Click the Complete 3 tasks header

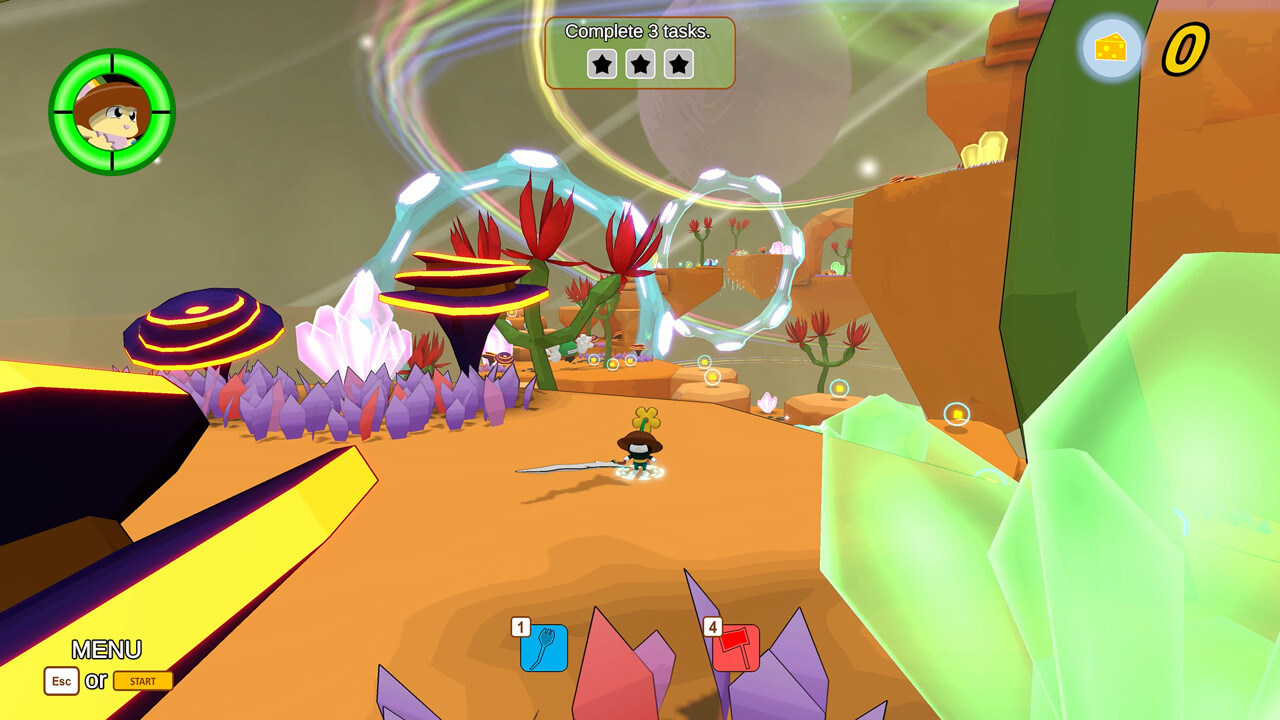(x=640, y=31)
